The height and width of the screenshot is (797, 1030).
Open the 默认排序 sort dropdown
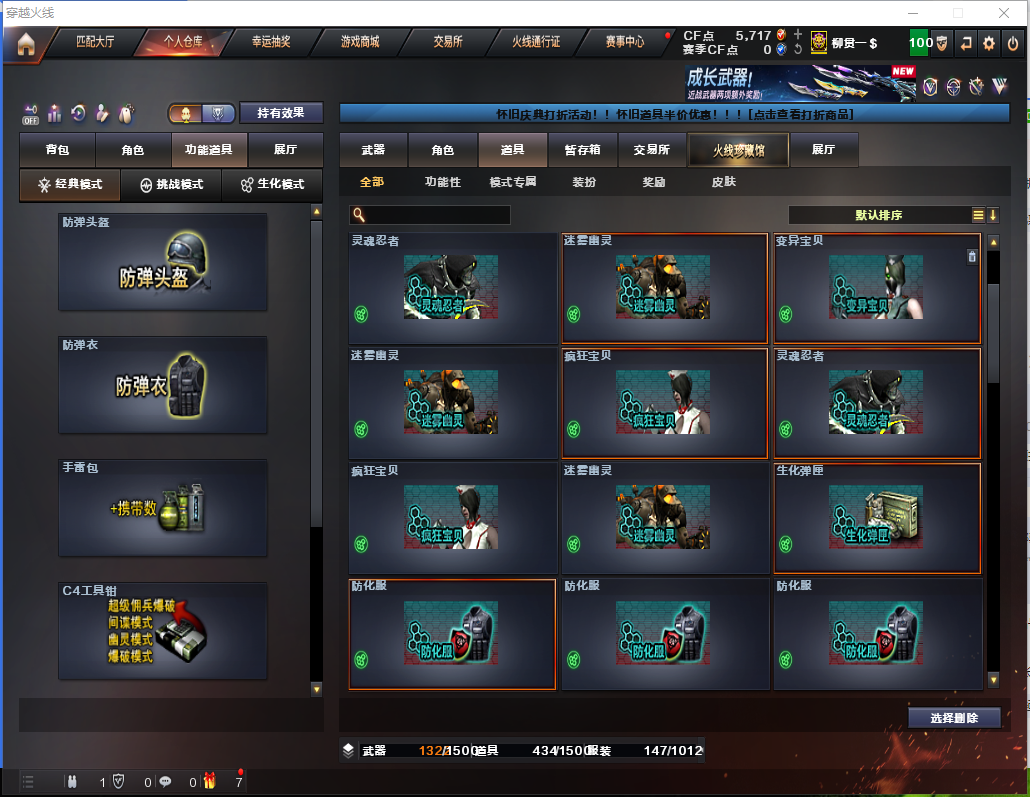tap(879, 215)
